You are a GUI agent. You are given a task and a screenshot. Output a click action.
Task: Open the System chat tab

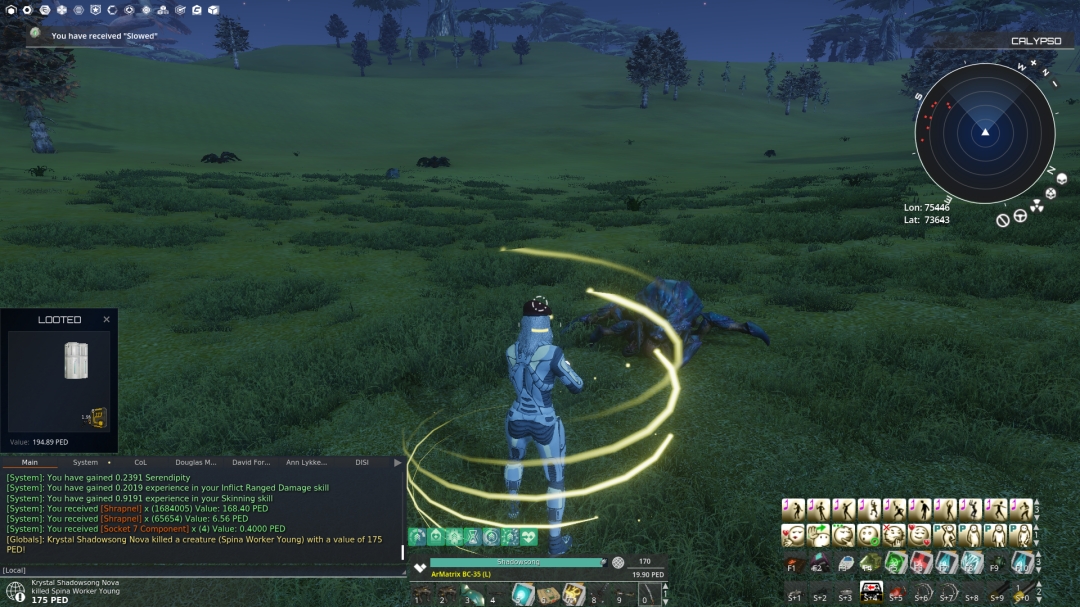[x=87, y=463]
